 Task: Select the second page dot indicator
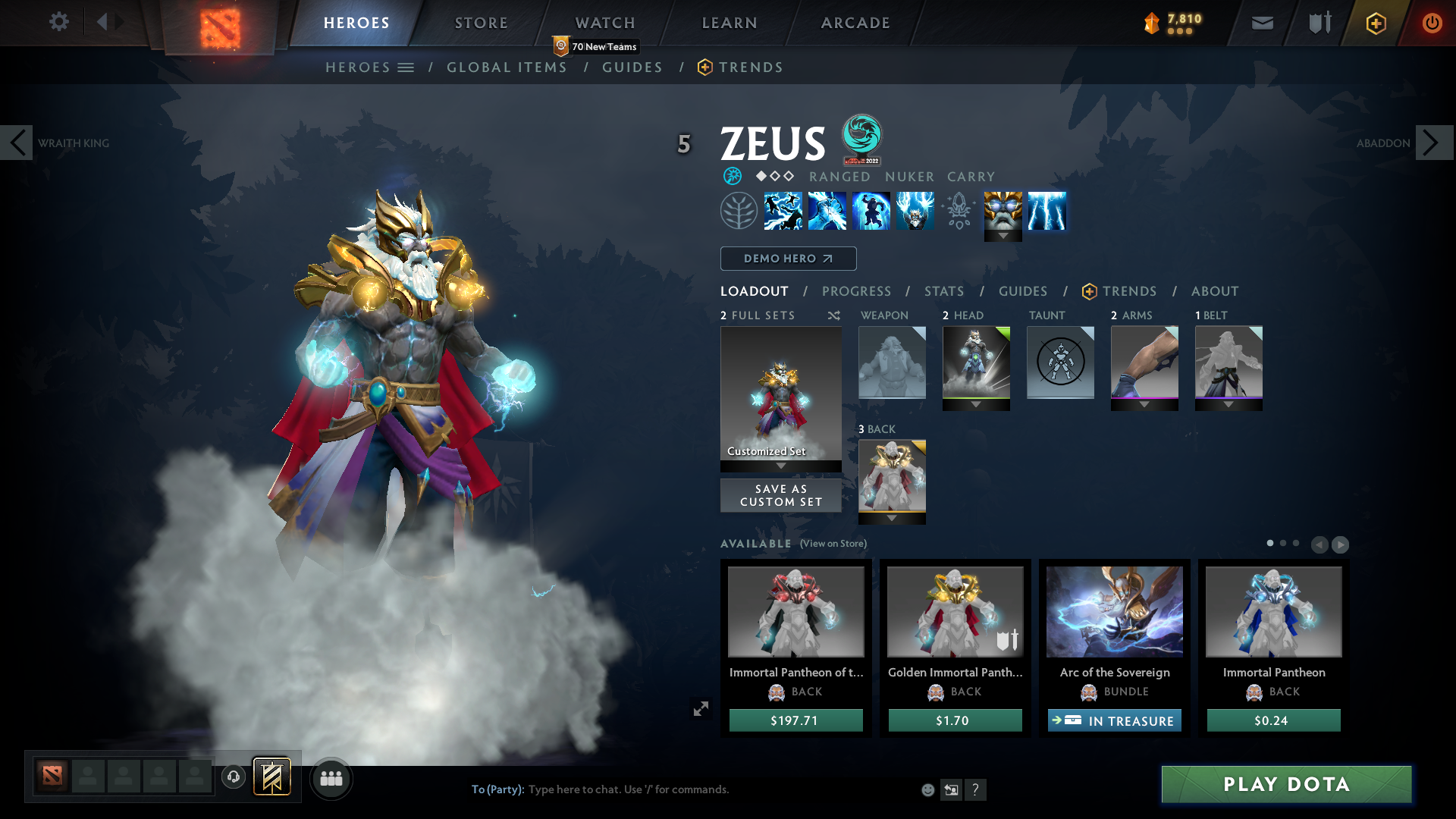(1284, 544)
